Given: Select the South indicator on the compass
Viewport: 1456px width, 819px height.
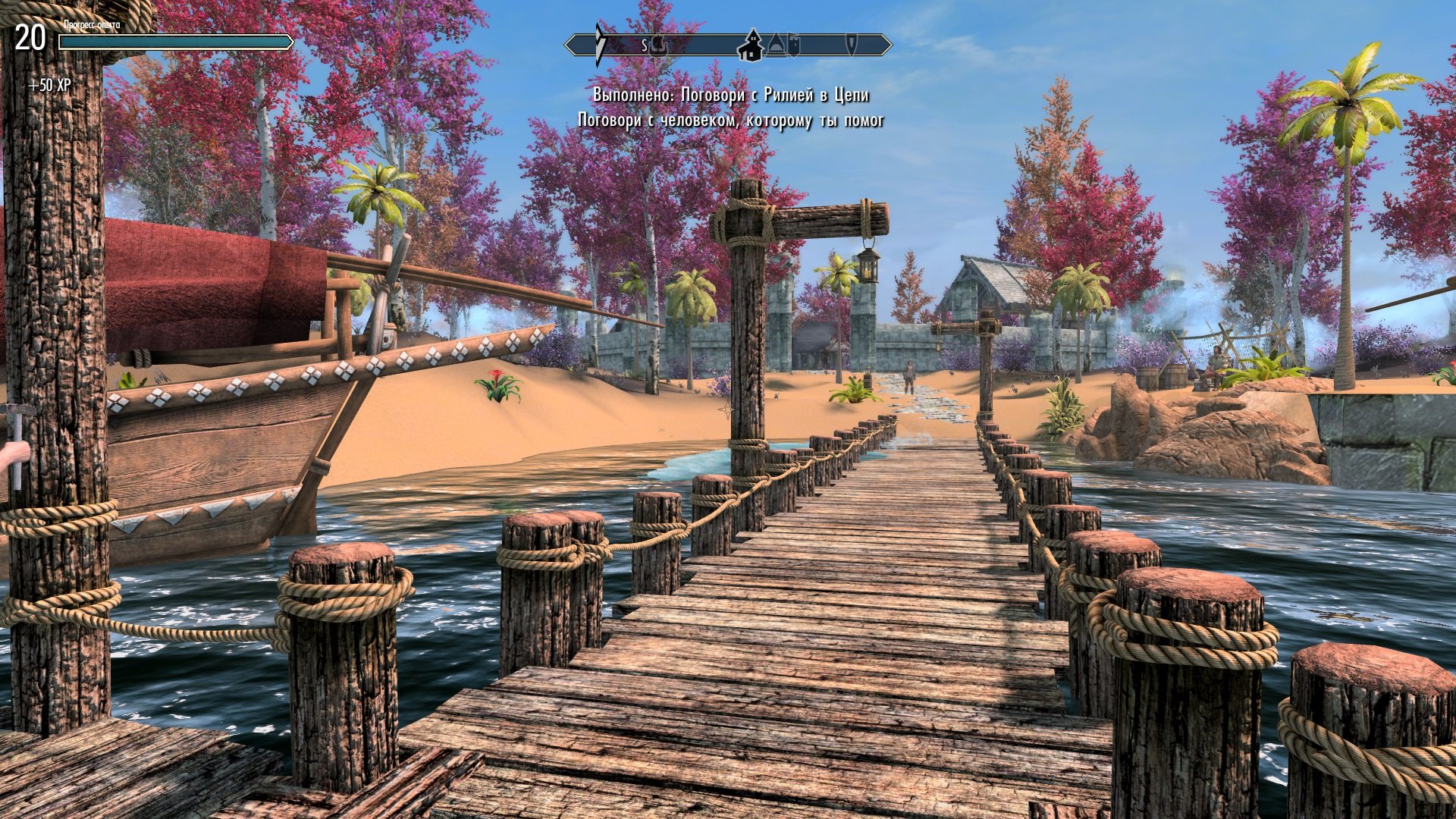Looking at the screenshot, I should pos(645,45).
